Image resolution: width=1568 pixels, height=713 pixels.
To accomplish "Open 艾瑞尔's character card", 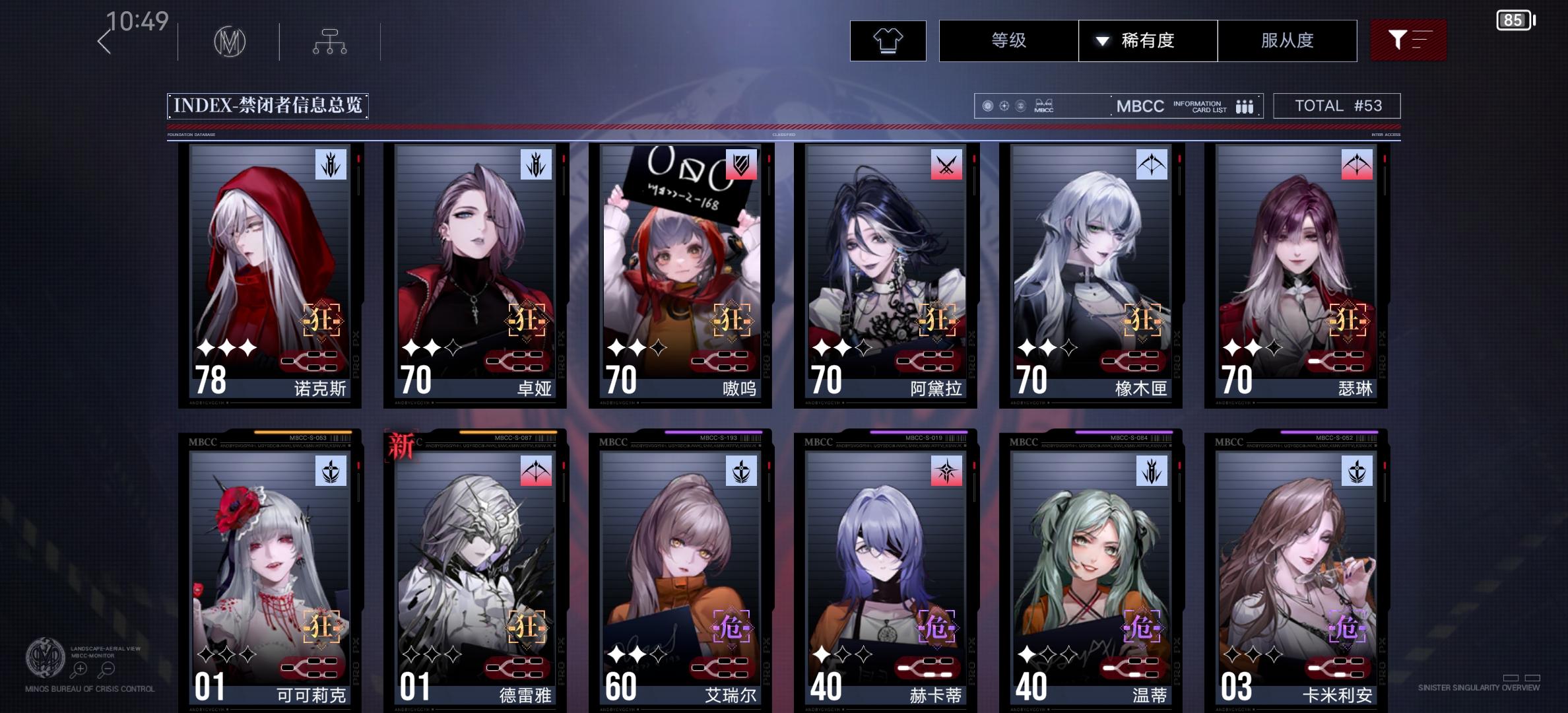I will click(680, 574).
